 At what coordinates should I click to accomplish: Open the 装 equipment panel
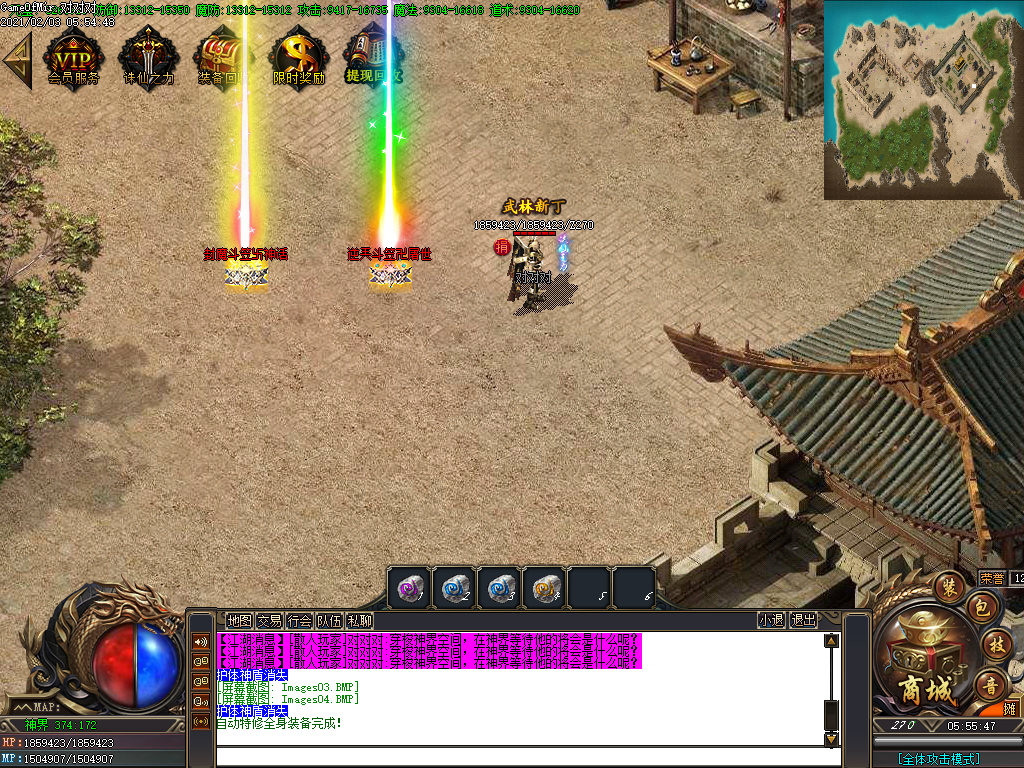(948, 587)
